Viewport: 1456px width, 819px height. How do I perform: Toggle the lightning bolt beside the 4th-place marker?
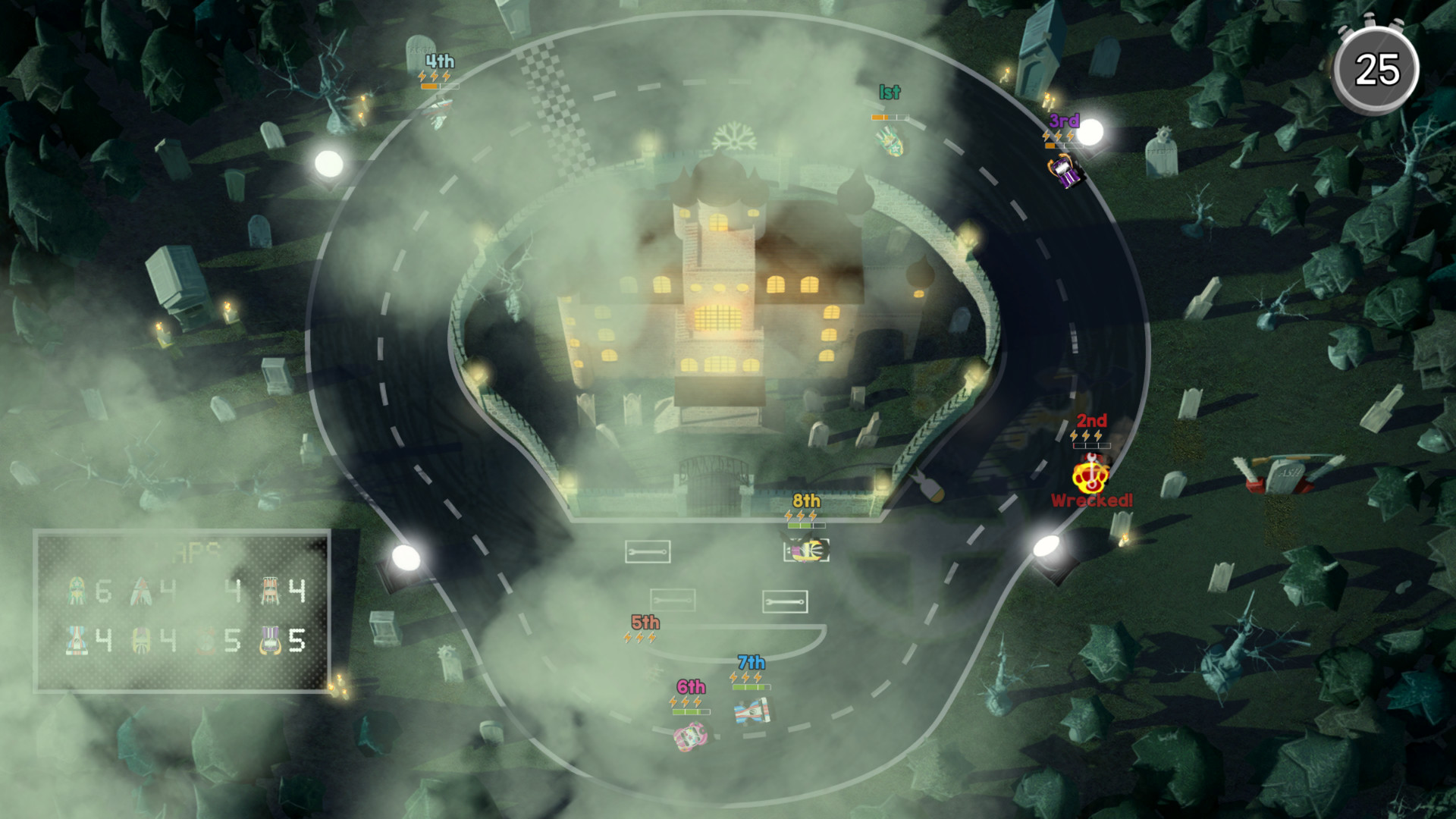point(422,76)
